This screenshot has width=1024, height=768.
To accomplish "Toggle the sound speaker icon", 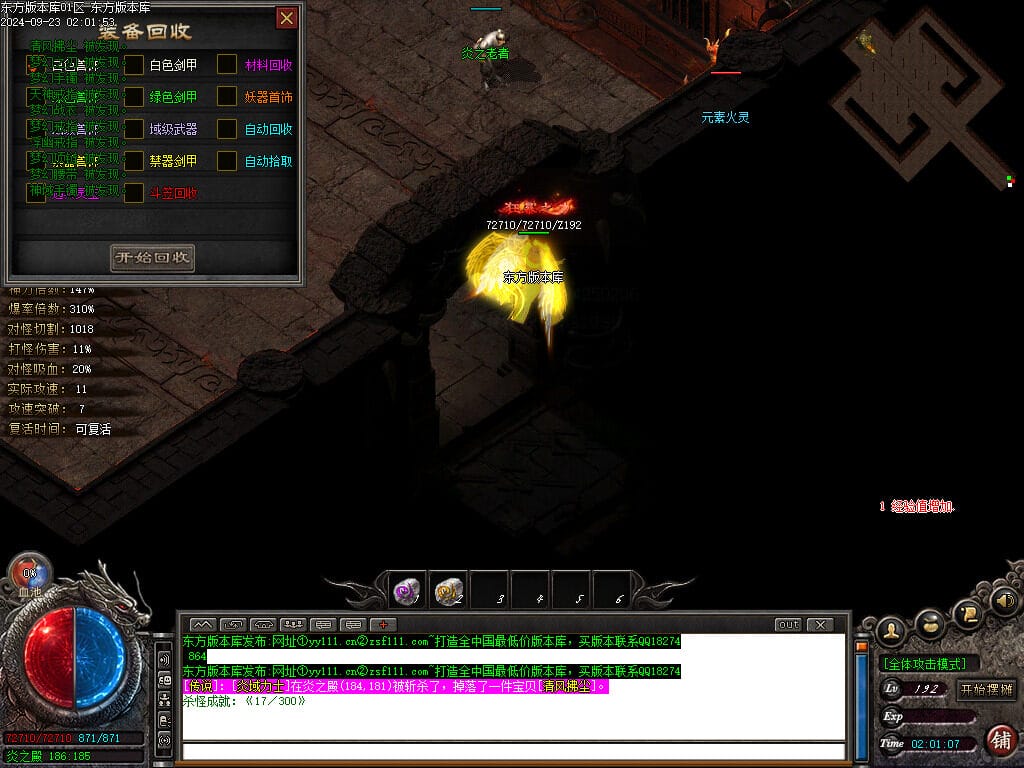I will coord(1003,602).
